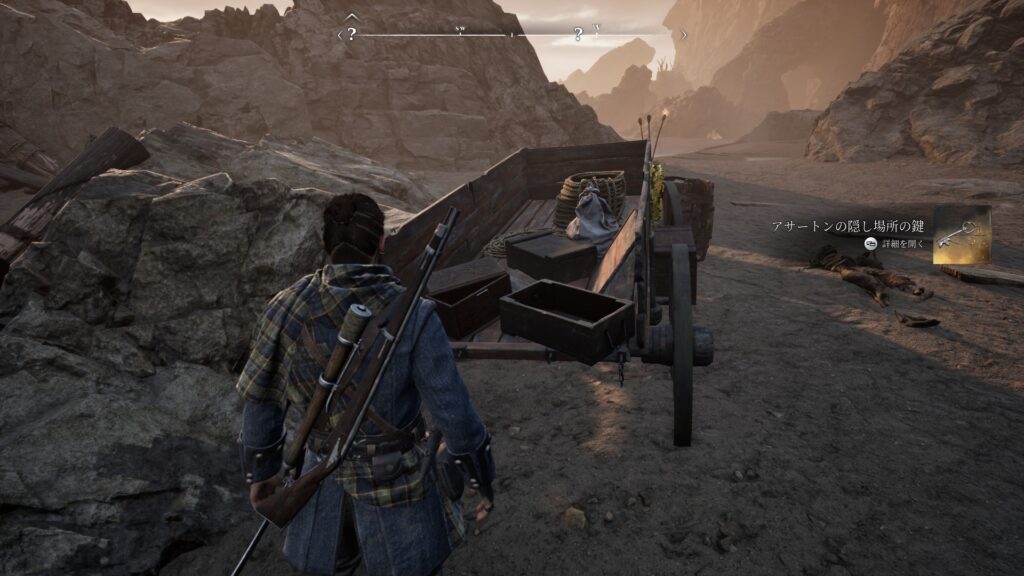Select the compass question marker beneath the chevron
This screenshot has height=576, width=1024.
(x=352, y=34)
